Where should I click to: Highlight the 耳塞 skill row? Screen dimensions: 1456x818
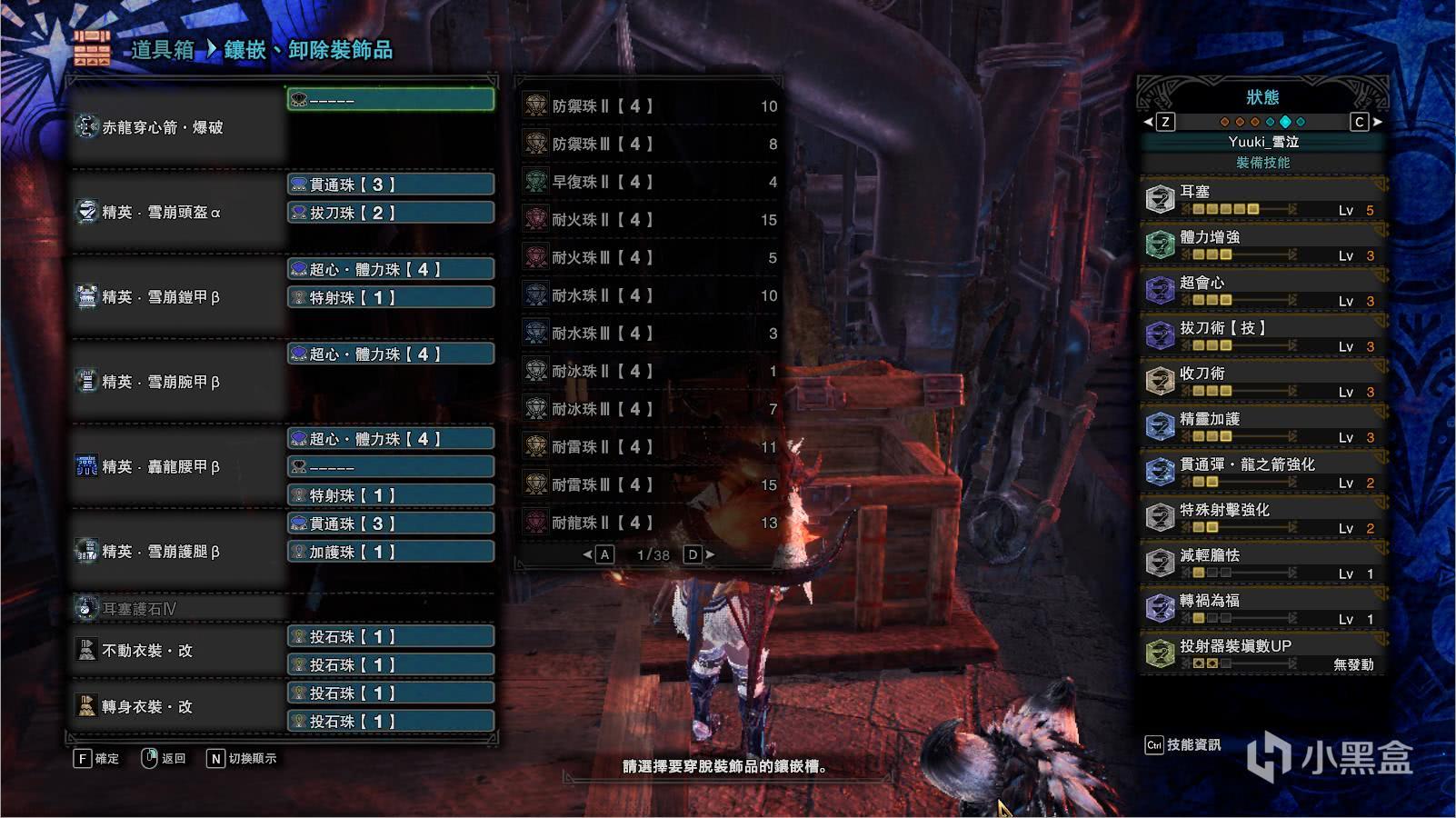tap(1263, 199)
